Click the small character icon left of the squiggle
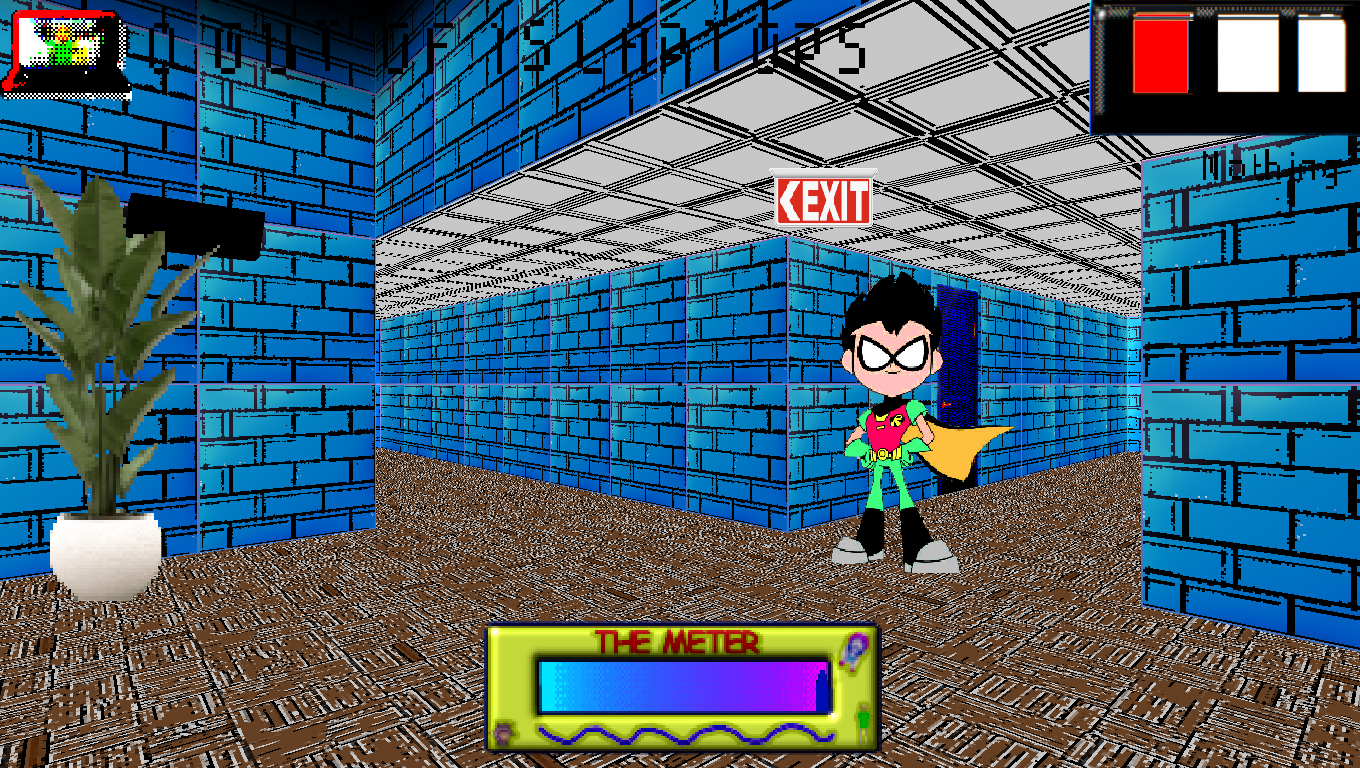 pyautogui.click(x=503, y=732)
